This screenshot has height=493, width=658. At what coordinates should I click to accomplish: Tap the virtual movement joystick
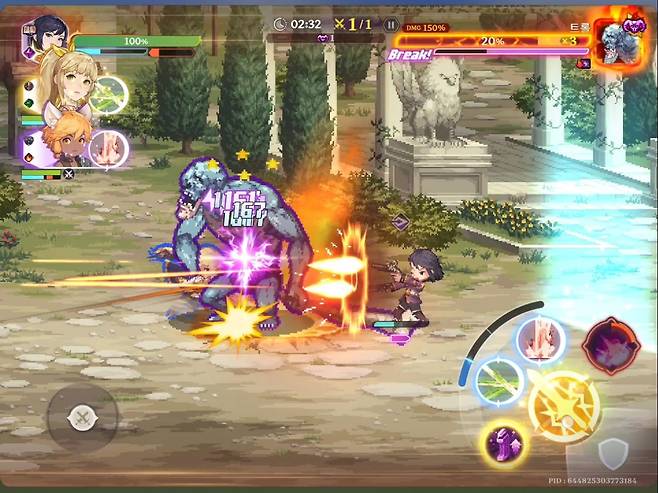(82, 416)
